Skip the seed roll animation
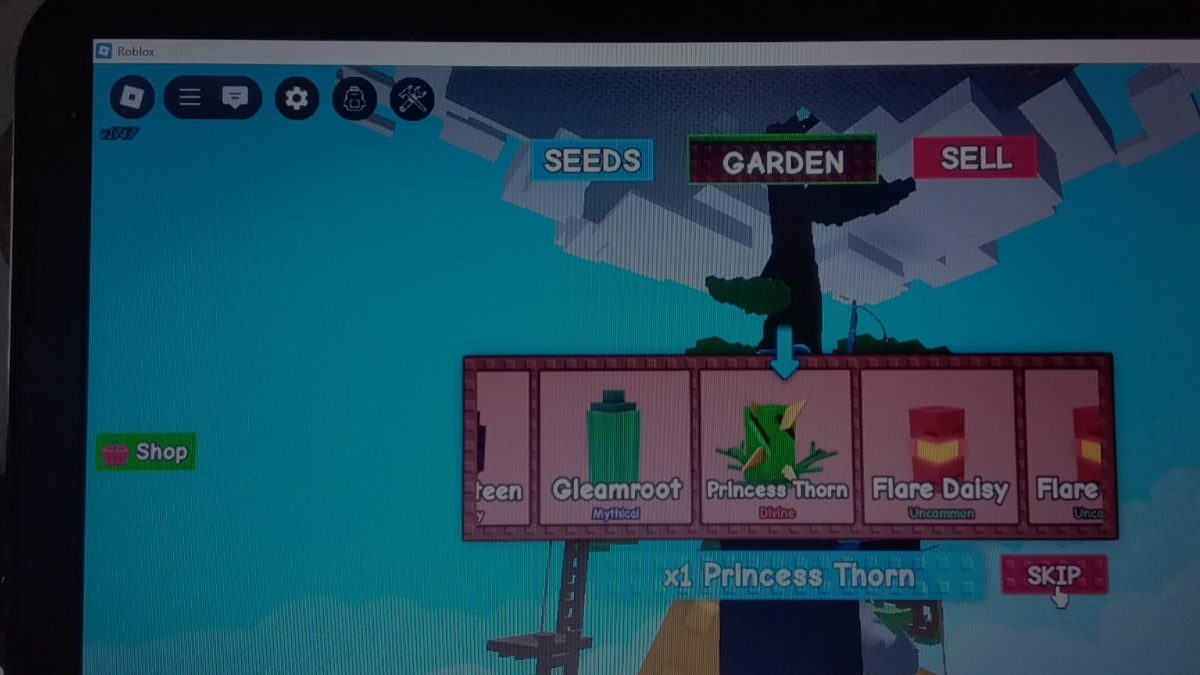Image resolution: width=1200 pixels, height=675 pixels. tap(1053, 575)
